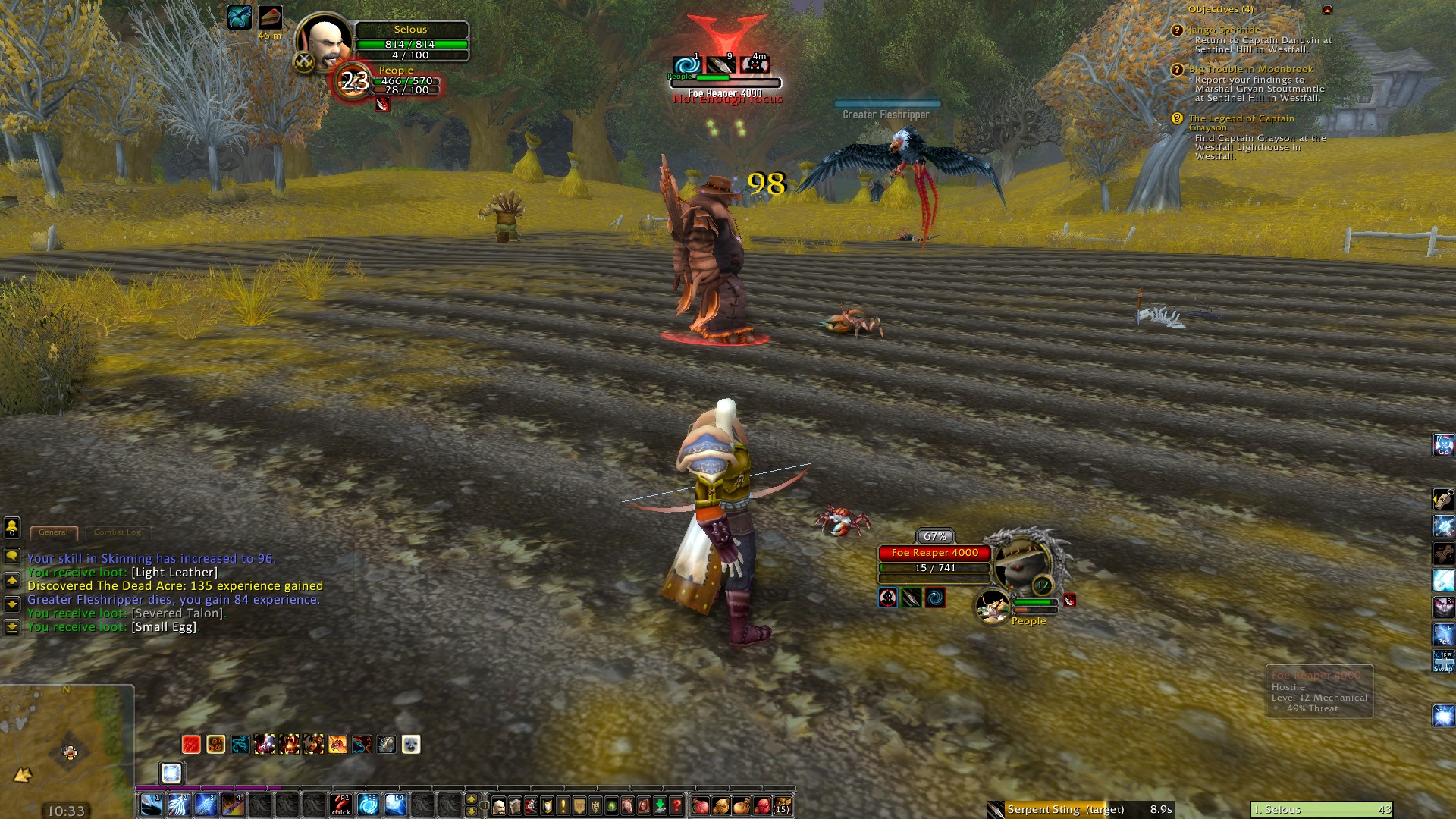Open the quest log exclamation mark button

(x=563, y=806)
